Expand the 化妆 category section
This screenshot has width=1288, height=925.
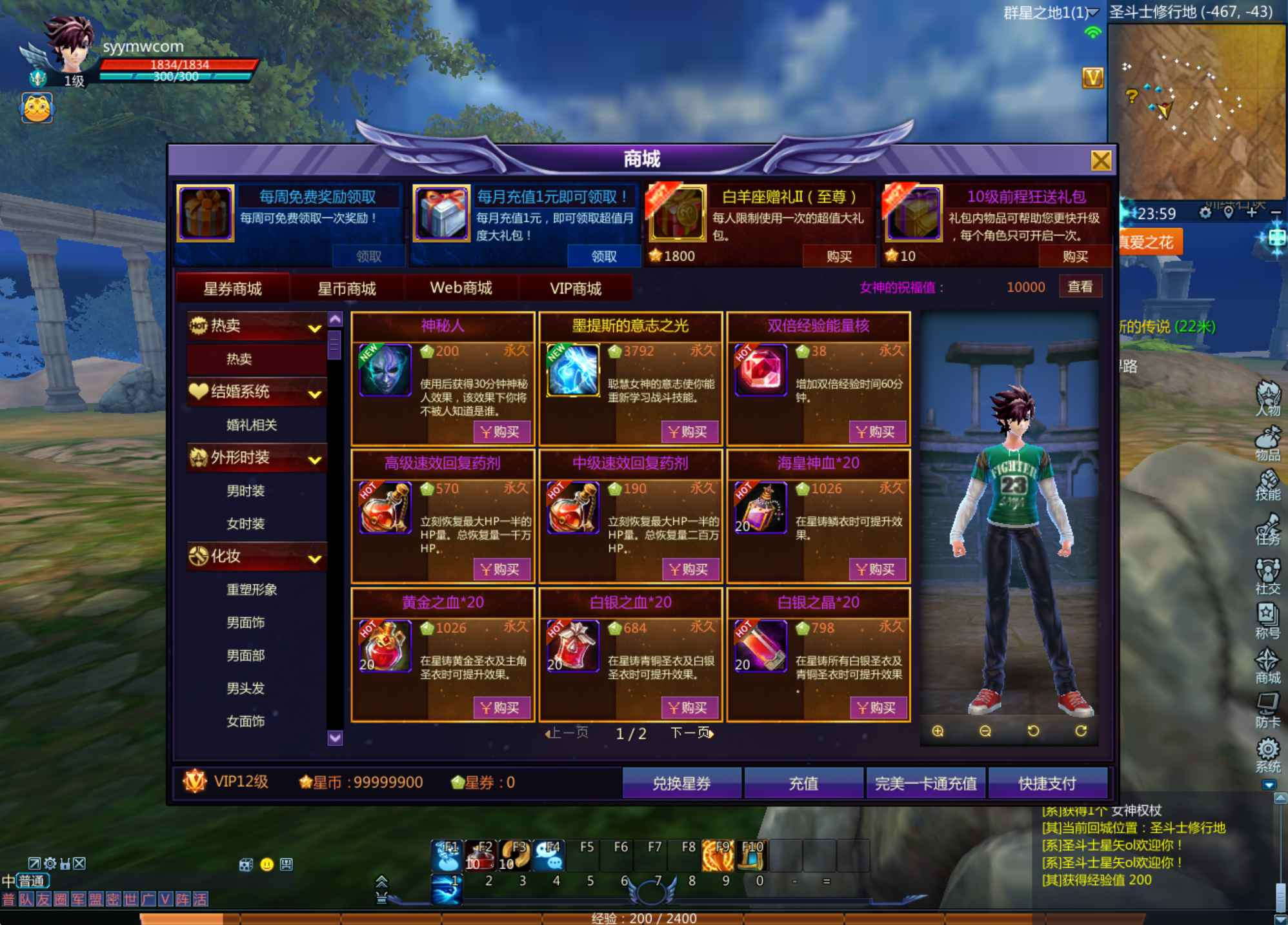click(x=314, y=557)
